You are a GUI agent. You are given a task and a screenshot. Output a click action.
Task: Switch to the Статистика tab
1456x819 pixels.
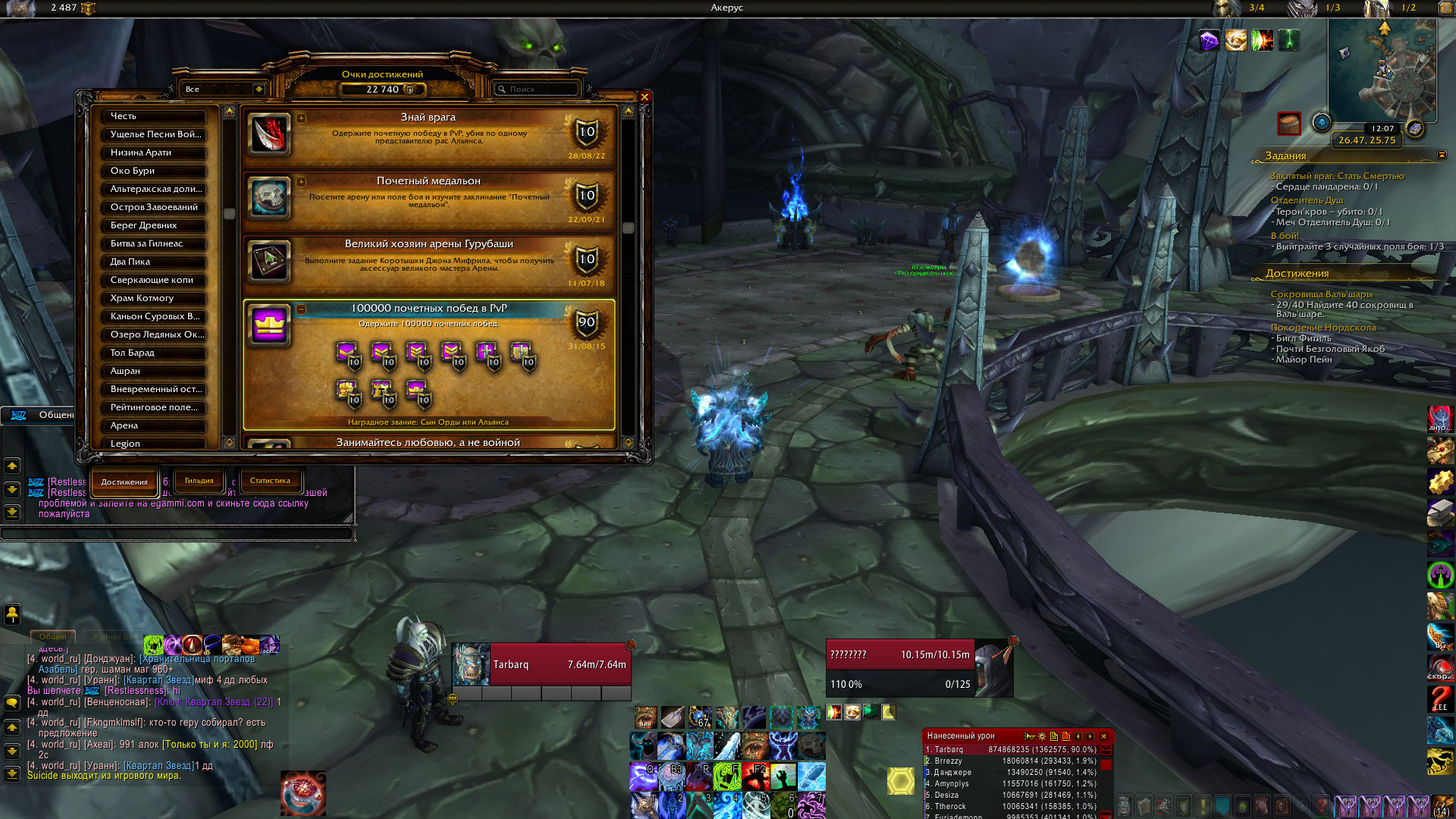coord(270,481)
